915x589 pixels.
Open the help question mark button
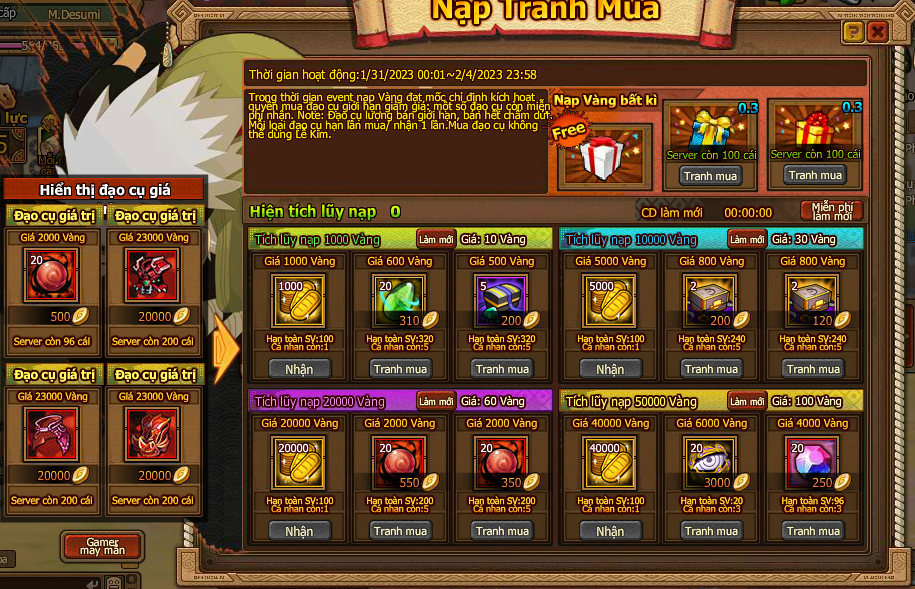point(852,33)
